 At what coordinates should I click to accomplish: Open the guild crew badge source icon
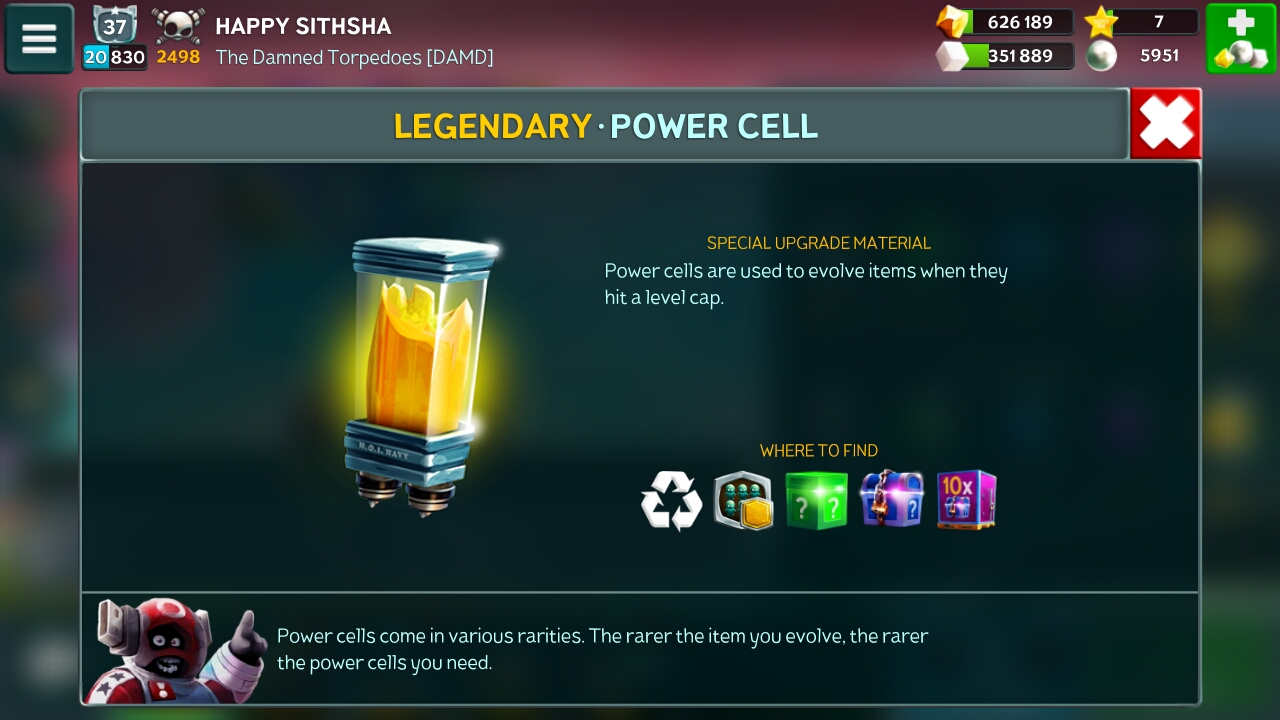pos(743,500)
